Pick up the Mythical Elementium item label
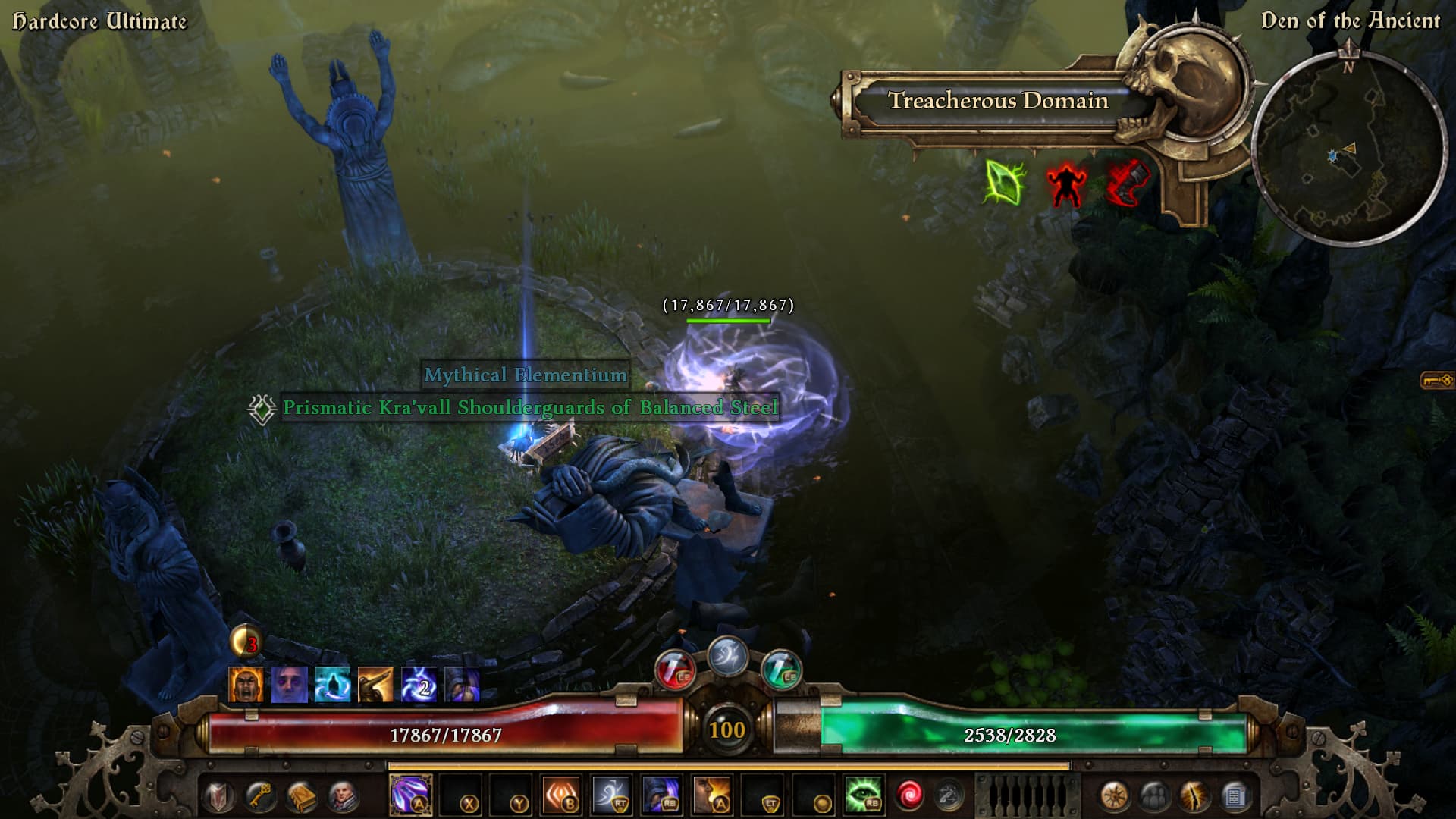Image resolution: width=1456 pixels, height=819 pixels. click(525, 375)
